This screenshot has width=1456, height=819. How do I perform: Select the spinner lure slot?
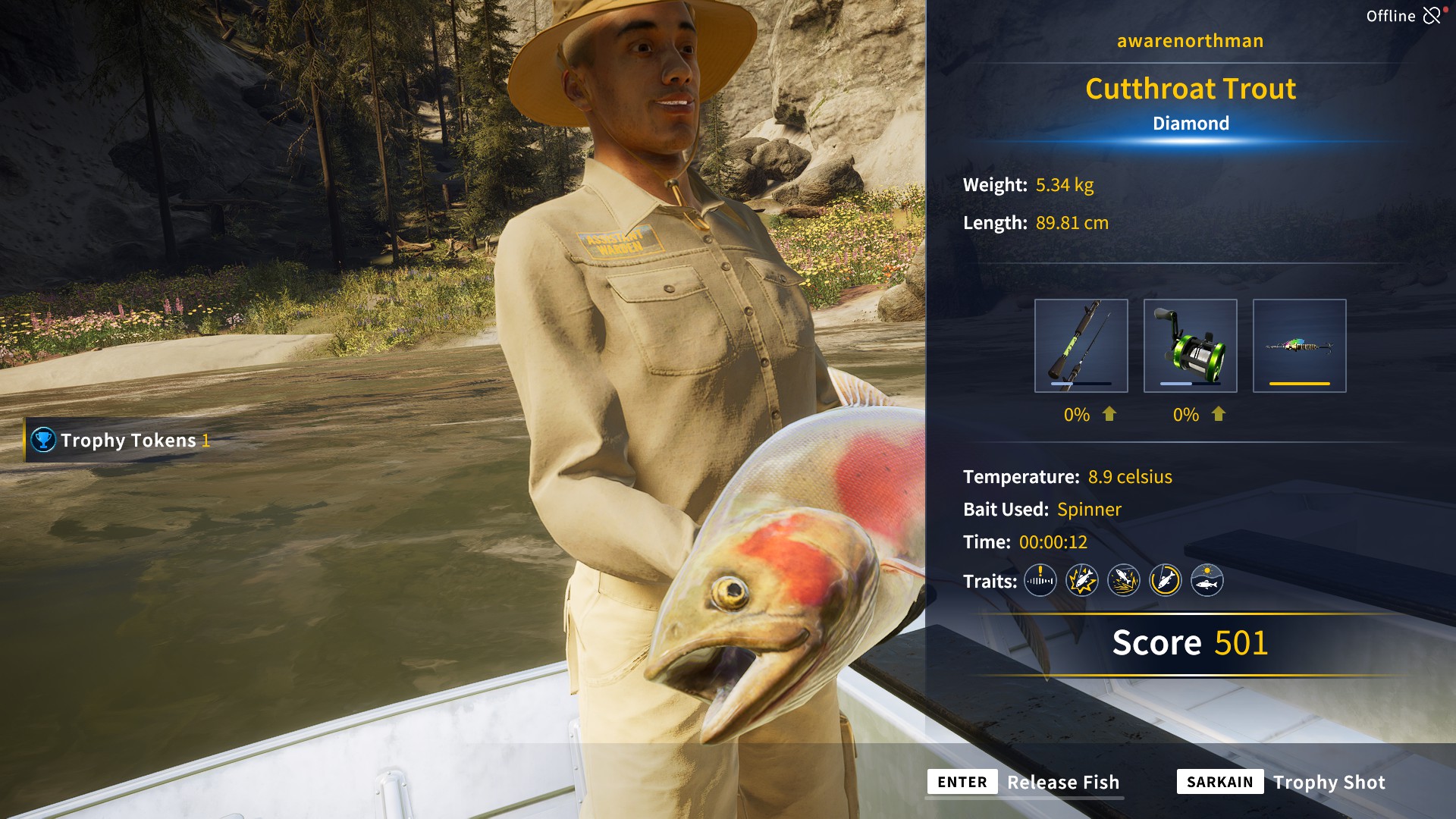[x=1299, y=346]
